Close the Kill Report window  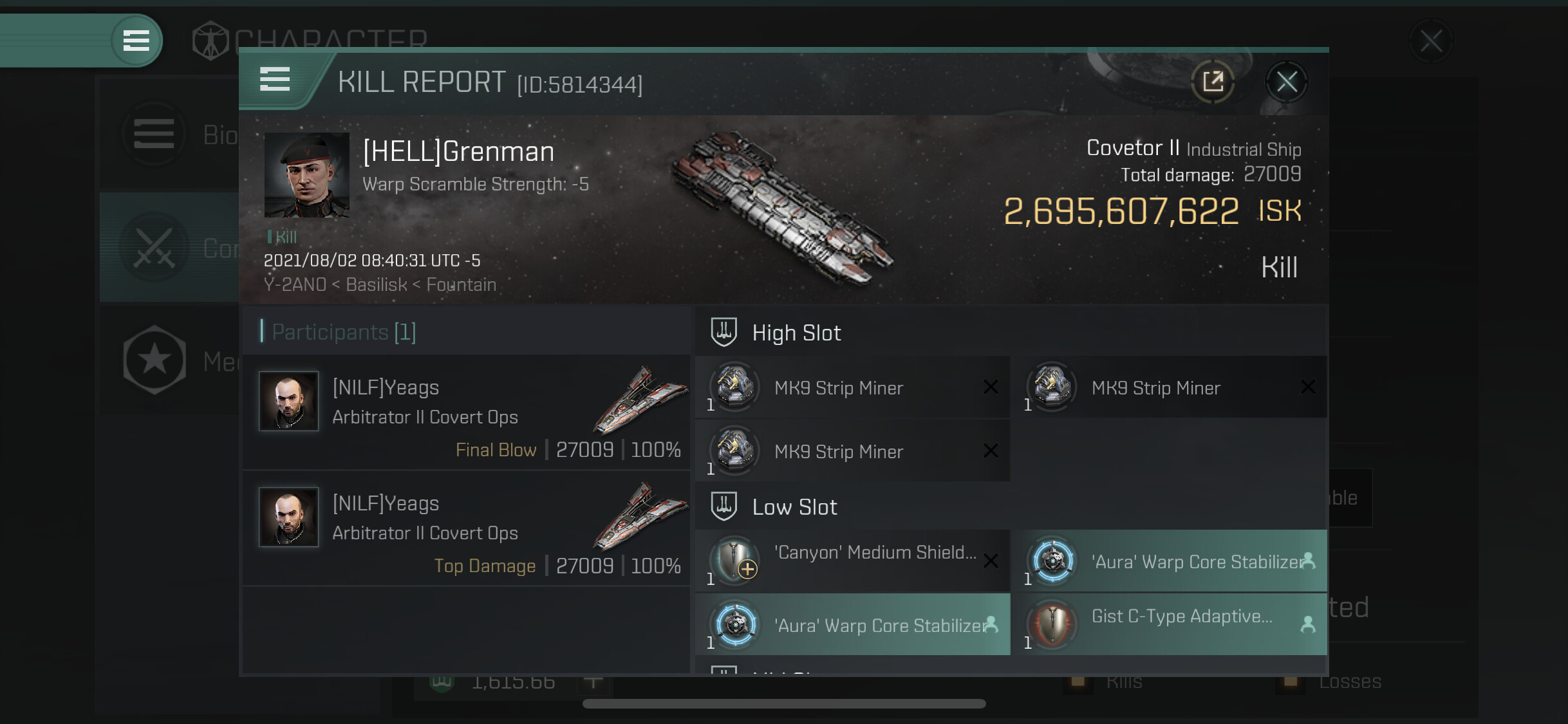(1286, 82)
